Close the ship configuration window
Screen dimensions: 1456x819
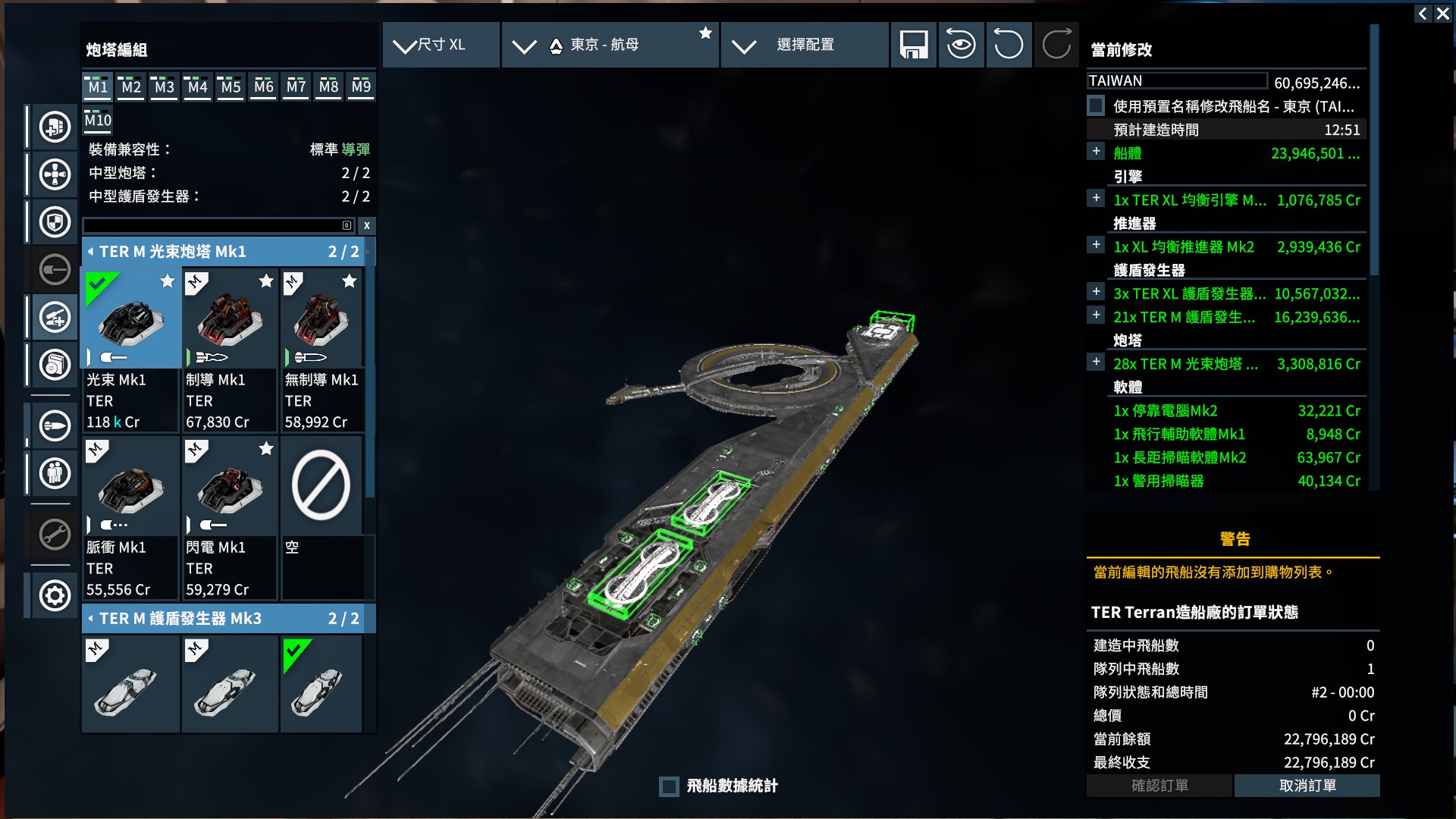1443,14
